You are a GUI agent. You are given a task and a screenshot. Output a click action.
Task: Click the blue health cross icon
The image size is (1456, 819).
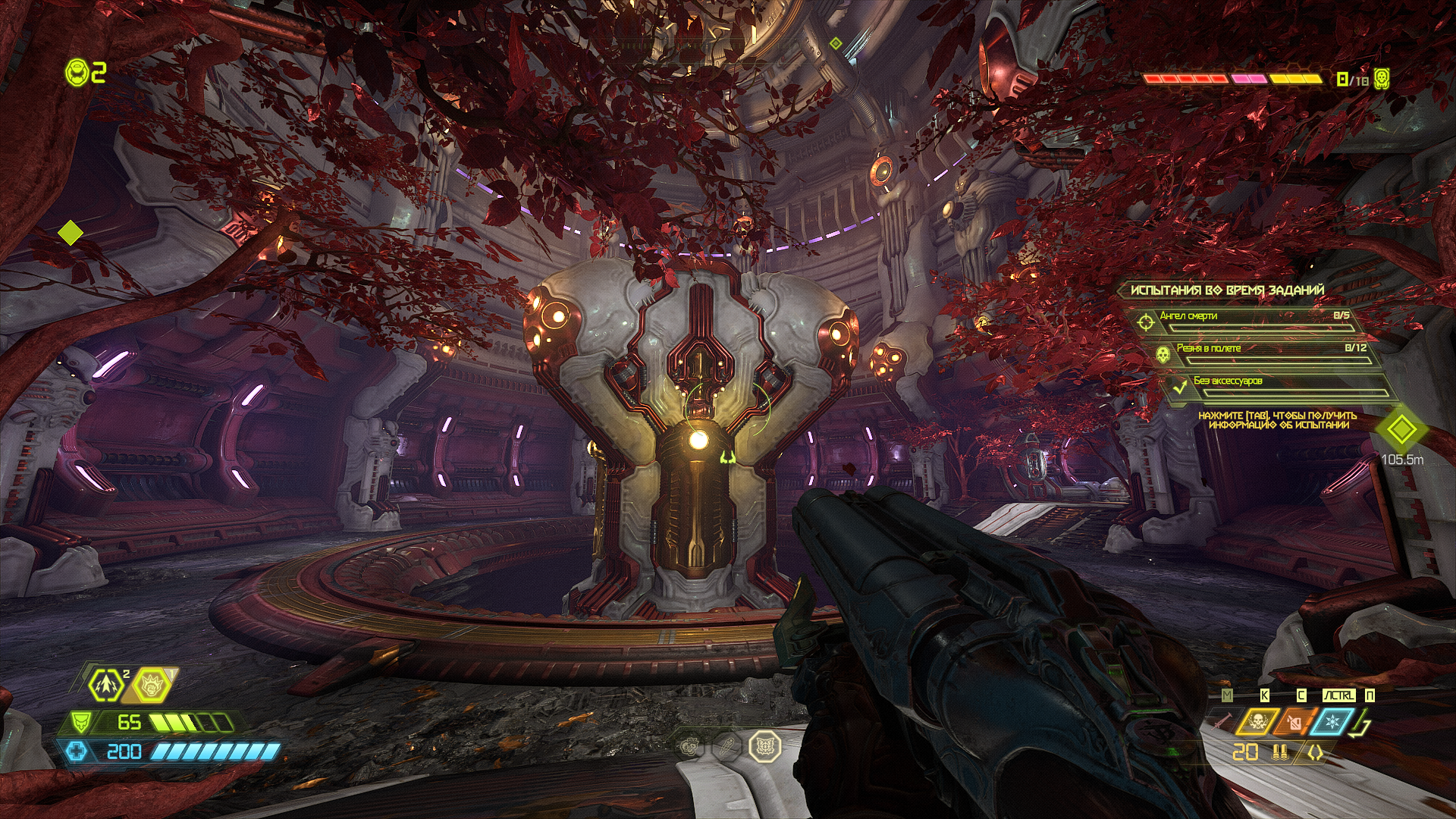click(77, 752)
